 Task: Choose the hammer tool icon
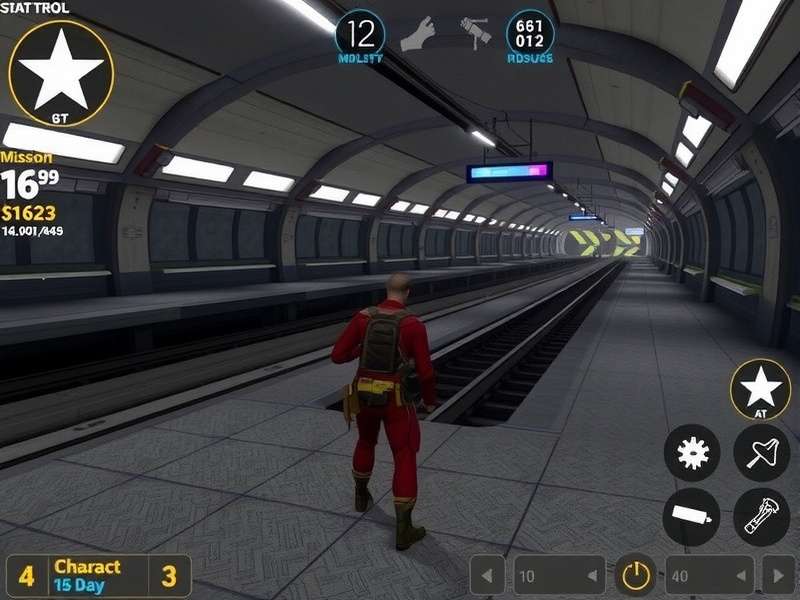tap(476, 31)
